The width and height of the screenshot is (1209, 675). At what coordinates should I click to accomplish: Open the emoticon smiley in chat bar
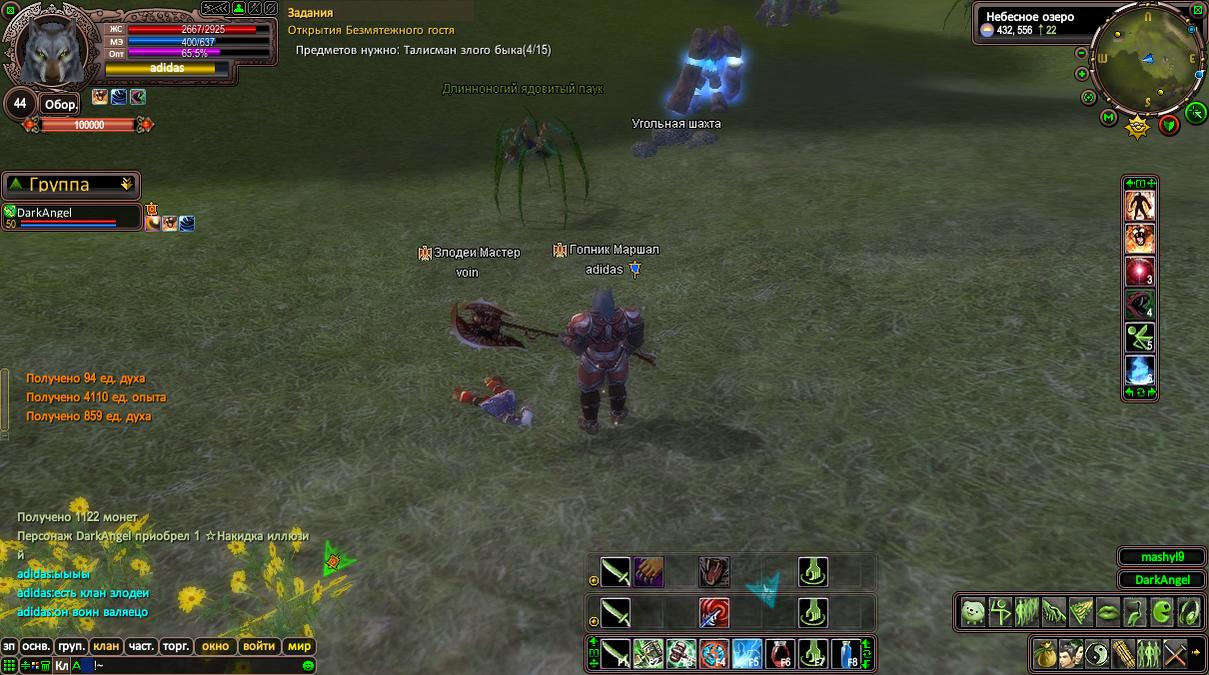point(308,665)
